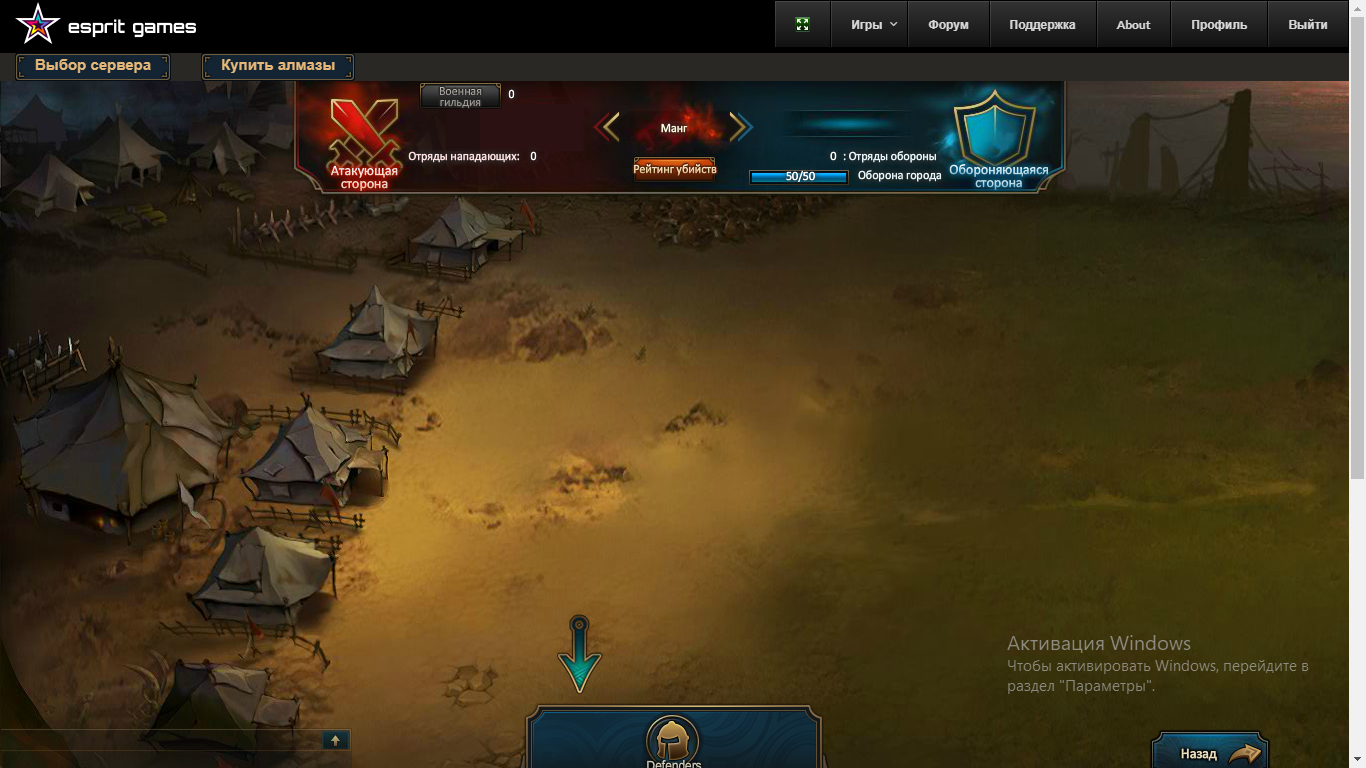Switch to previous city with left arrow

pos(608,127)
